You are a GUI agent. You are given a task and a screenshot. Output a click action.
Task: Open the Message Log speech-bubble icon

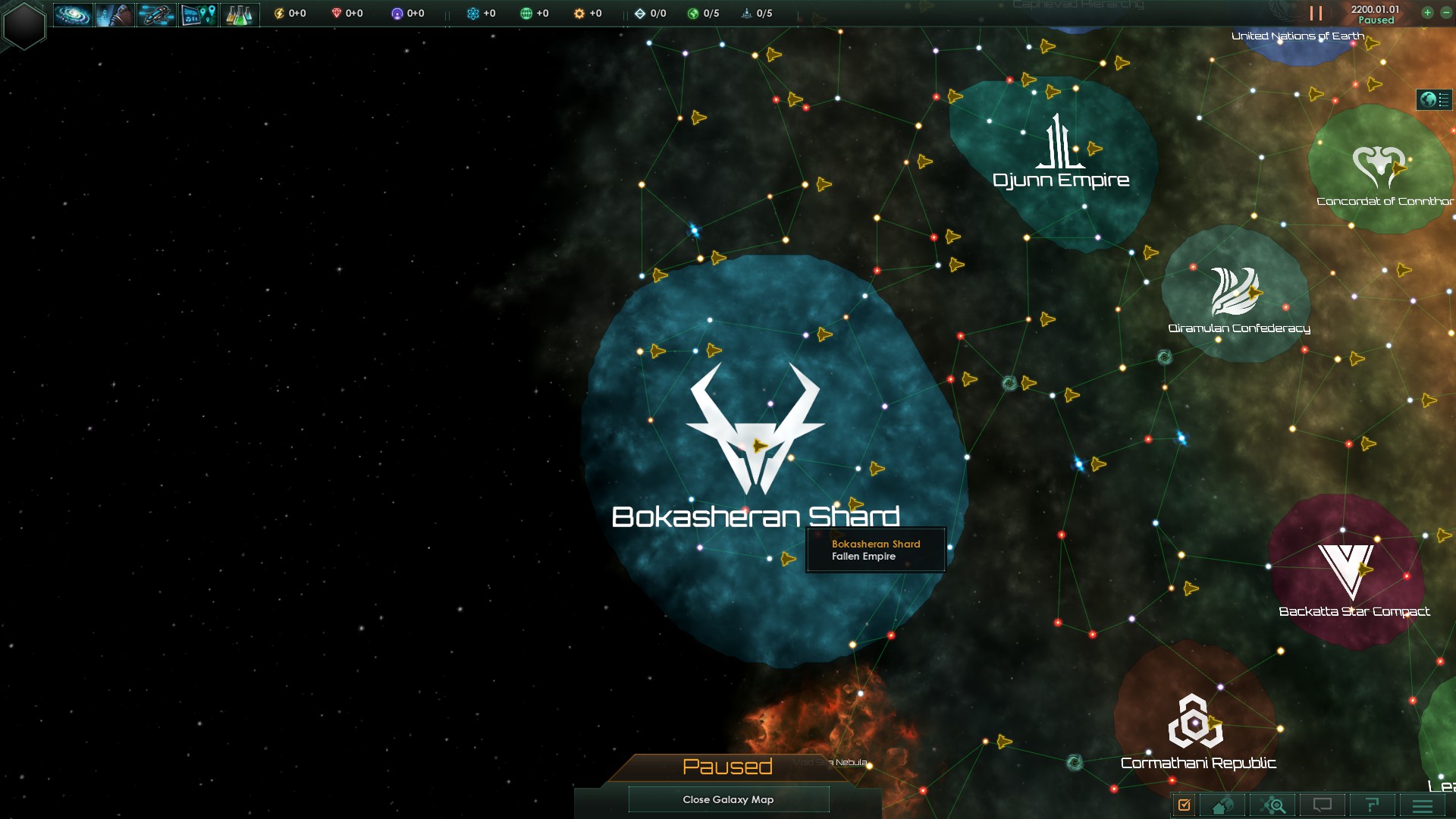1323,805
